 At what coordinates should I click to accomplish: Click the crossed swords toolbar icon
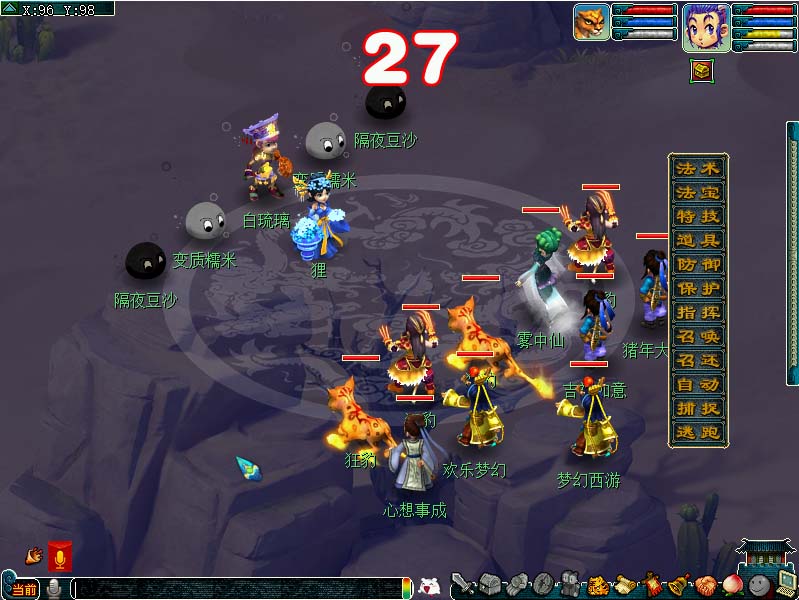pyautogui.click(x=462, y=585)
